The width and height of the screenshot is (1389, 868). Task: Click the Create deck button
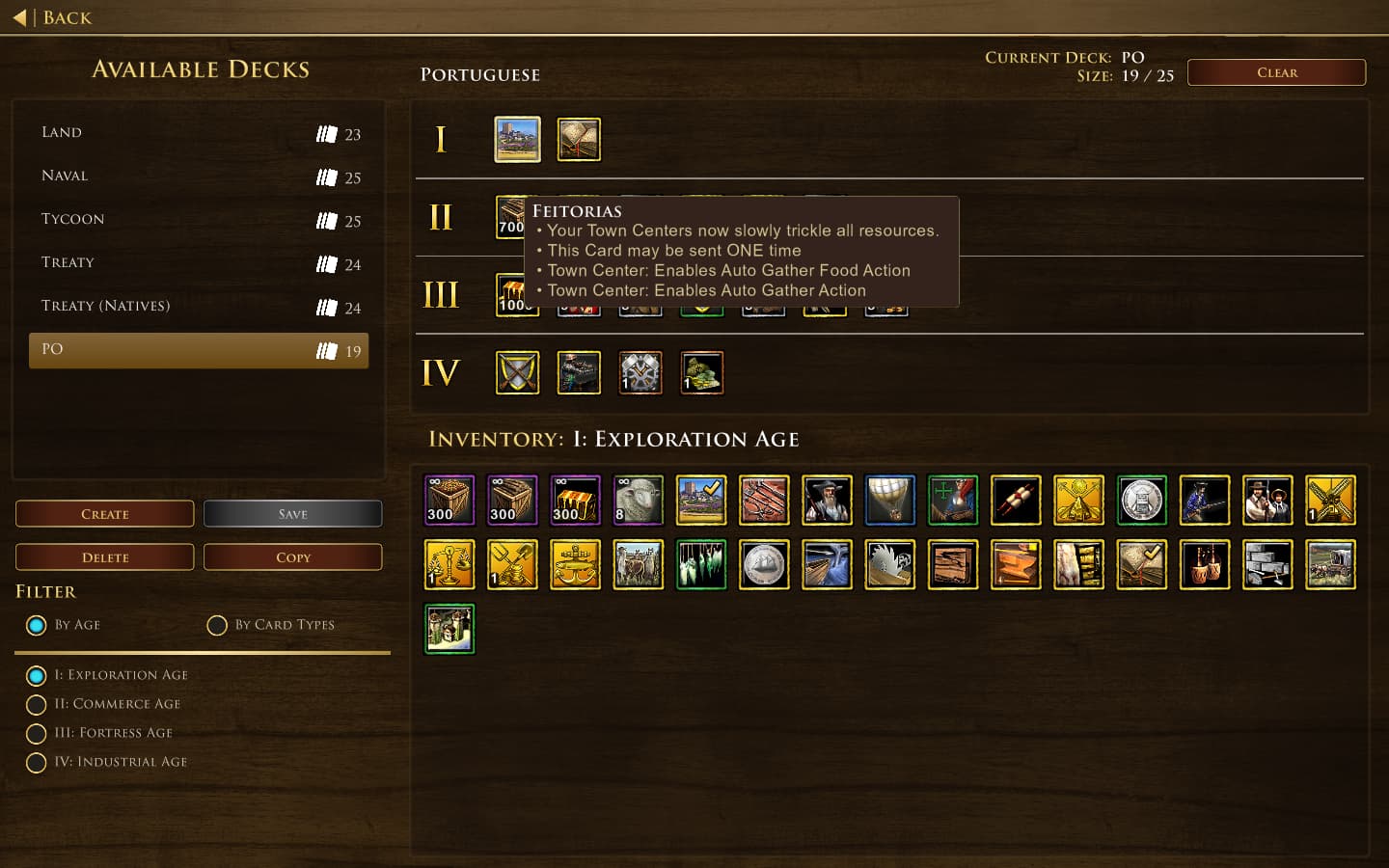pyautogui.click(x=104, y=514)
